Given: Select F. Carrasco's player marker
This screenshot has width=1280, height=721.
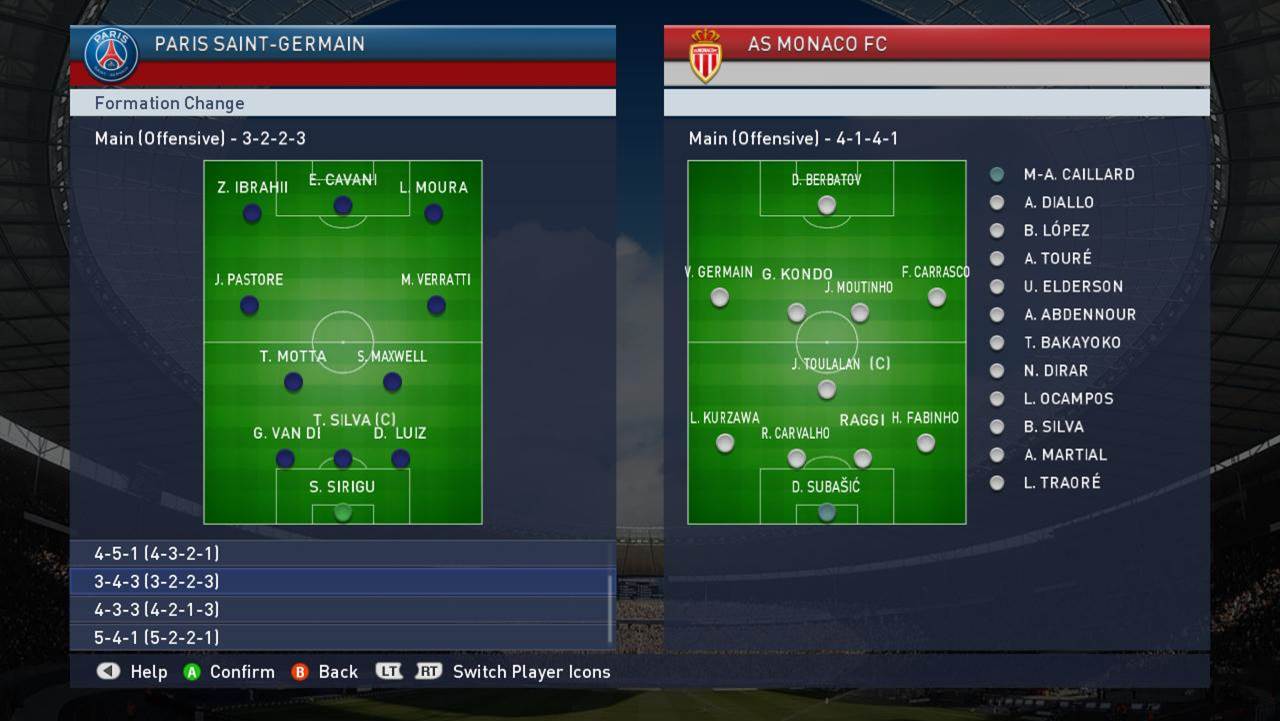Looking at the screenshot, I should click(936, 297).
